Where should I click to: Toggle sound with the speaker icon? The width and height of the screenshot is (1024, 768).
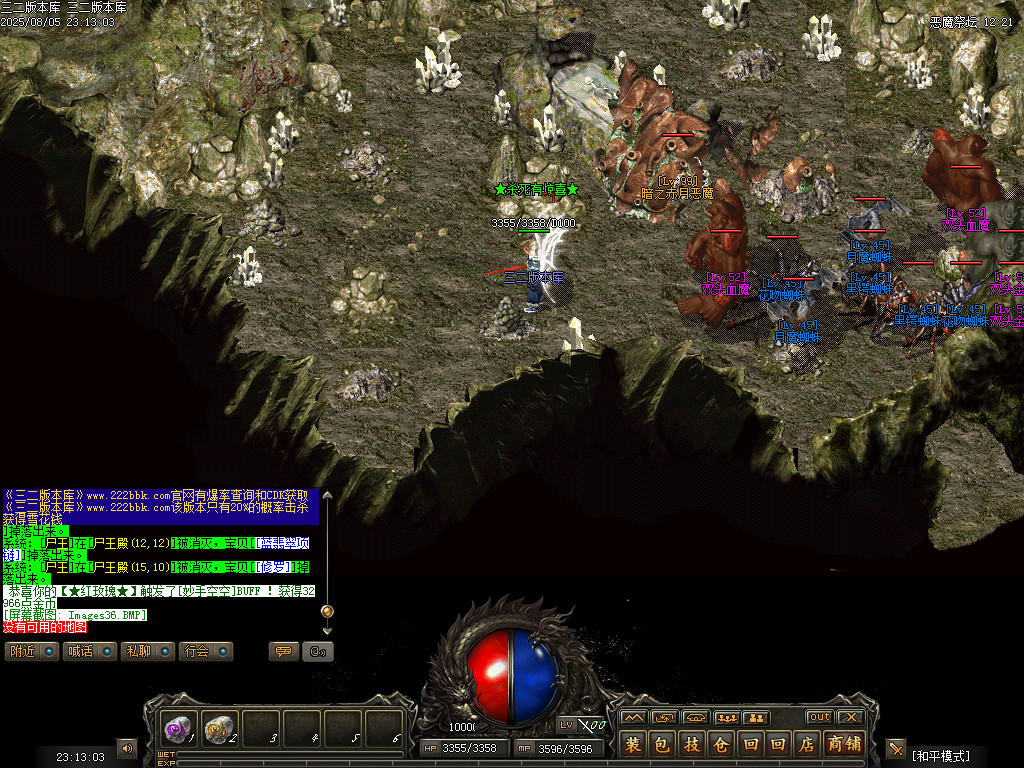coord(127,748)
